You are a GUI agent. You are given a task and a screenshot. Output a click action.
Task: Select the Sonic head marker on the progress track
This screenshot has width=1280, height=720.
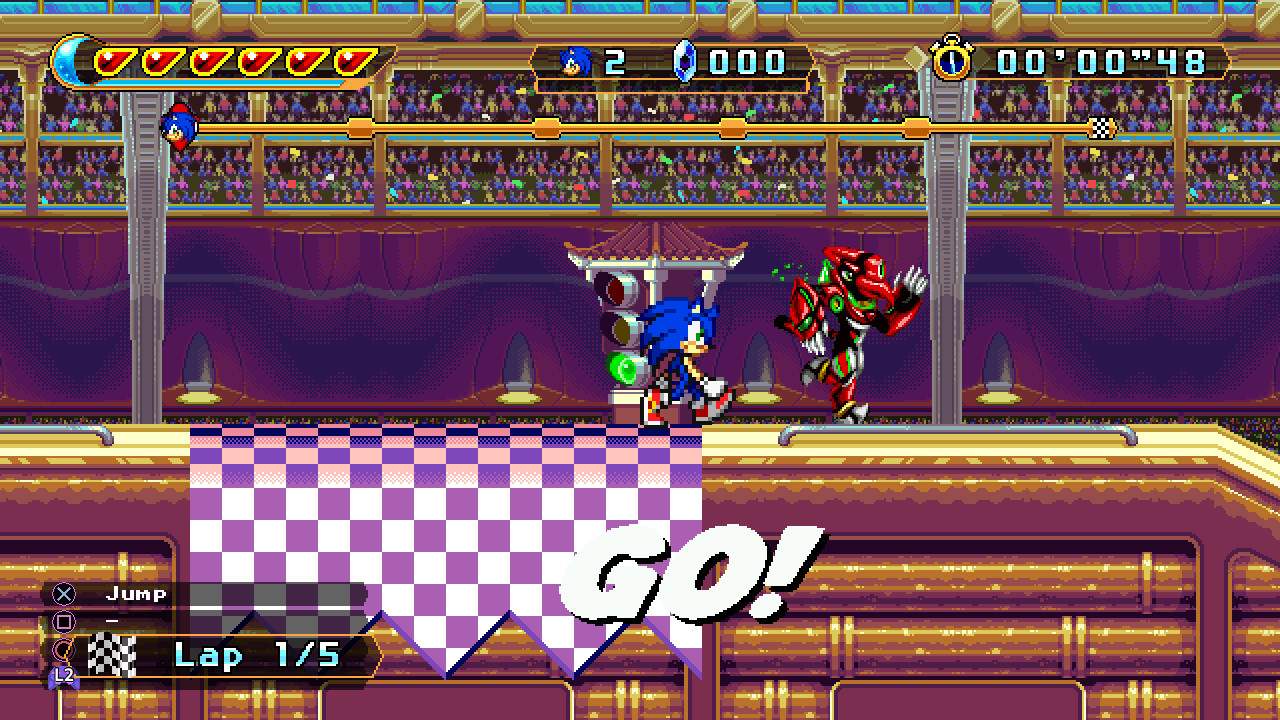[x=180, y=128]
